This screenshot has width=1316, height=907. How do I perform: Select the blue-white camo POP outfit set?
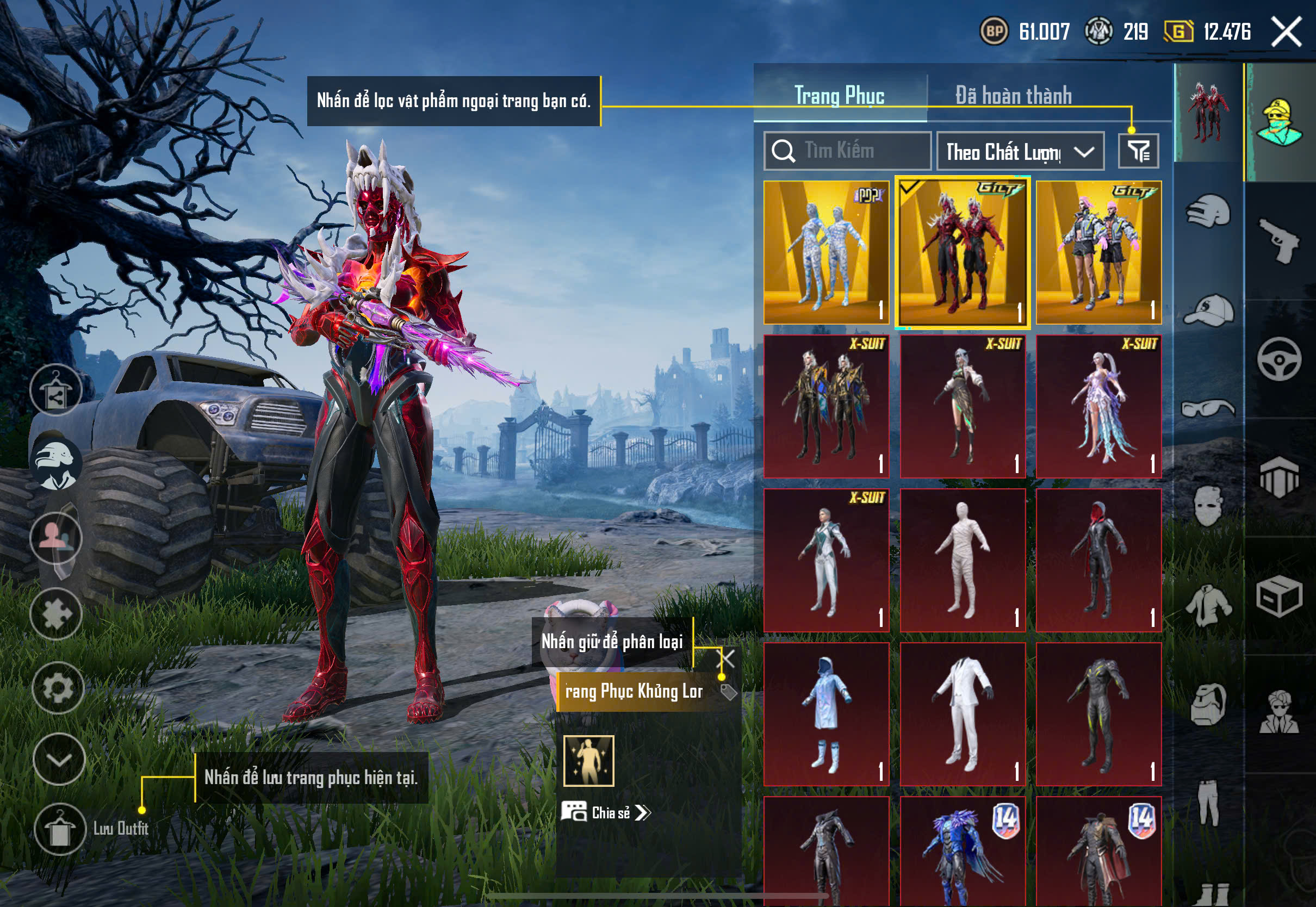(826, 252)
